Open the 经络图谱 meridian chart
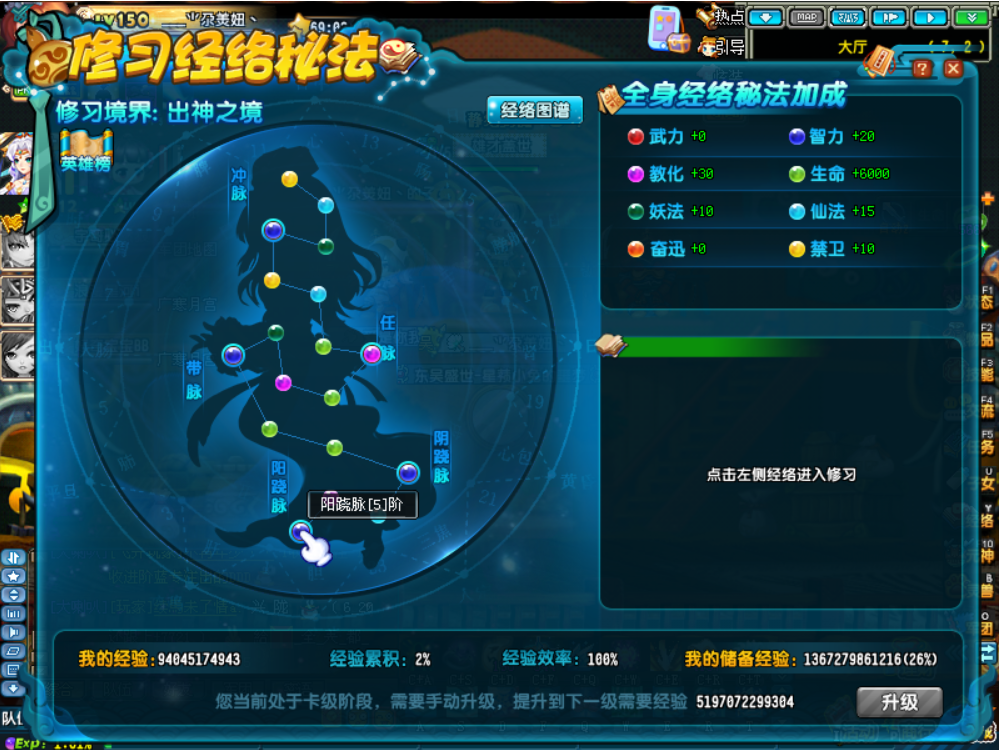Viewport: 999px width, 750px height. (534, 110)
